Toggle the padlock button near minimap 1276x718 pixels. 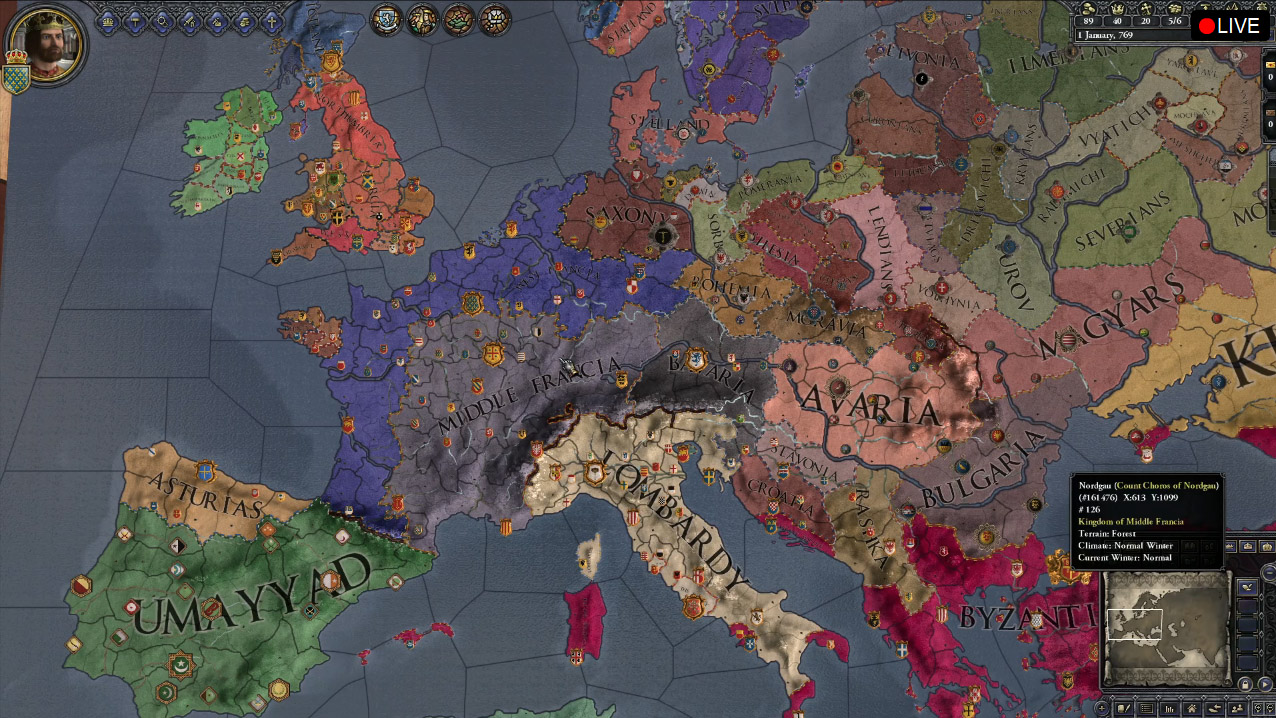point(1246,684)
